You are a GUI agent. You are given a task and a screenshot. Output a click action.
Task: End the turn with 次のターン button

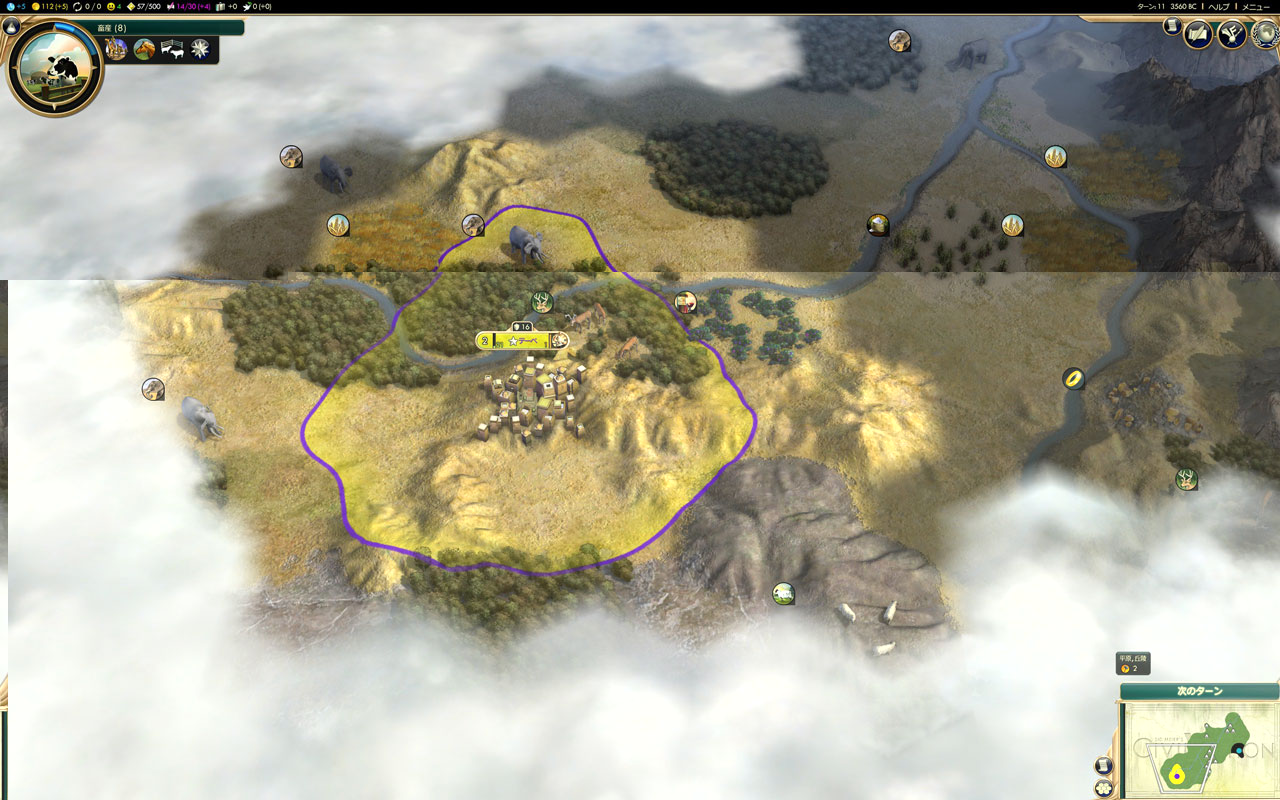click(x=1199, y=691)
